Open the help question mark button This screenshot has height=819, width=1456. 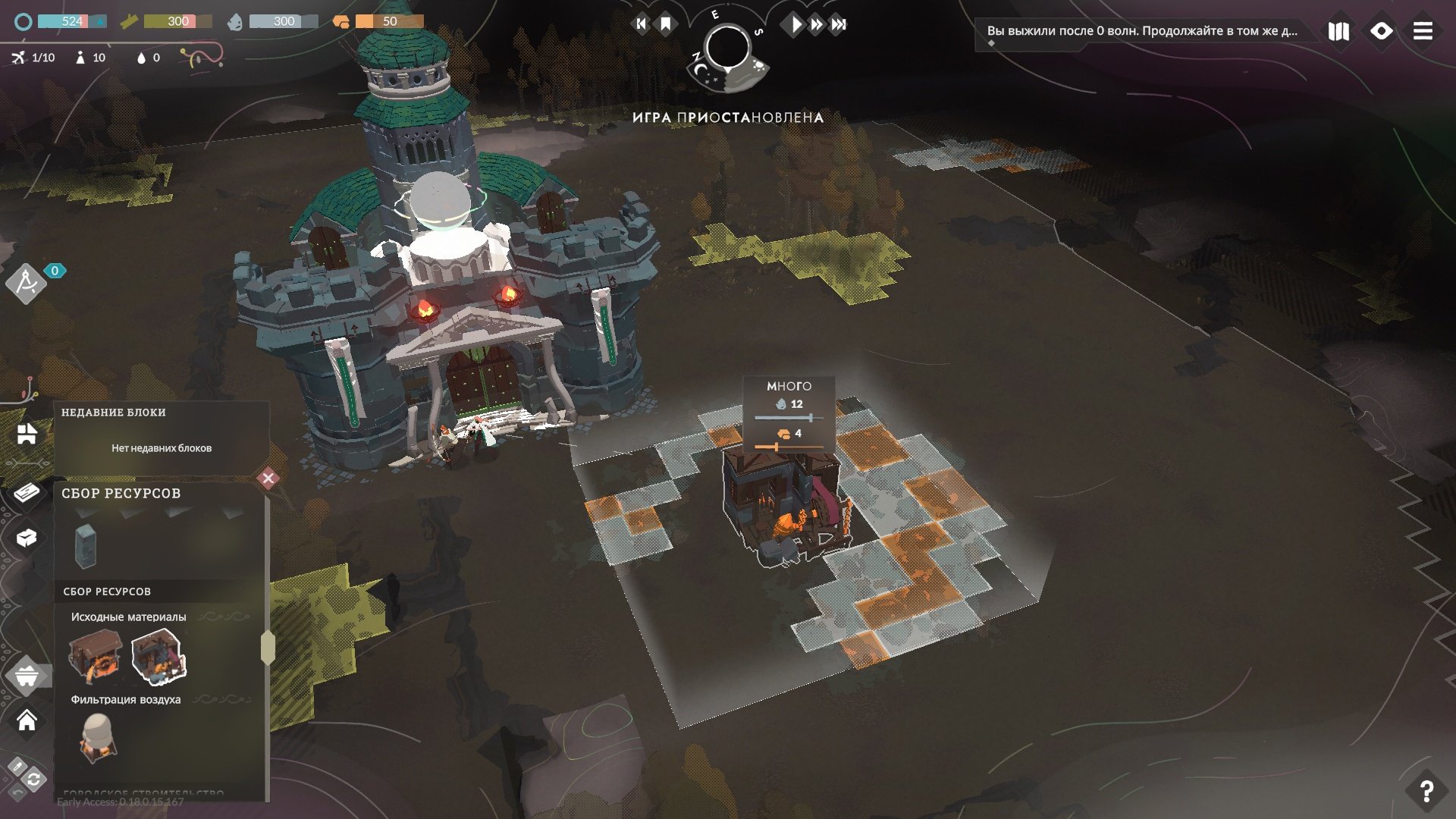click(1426, 791)
